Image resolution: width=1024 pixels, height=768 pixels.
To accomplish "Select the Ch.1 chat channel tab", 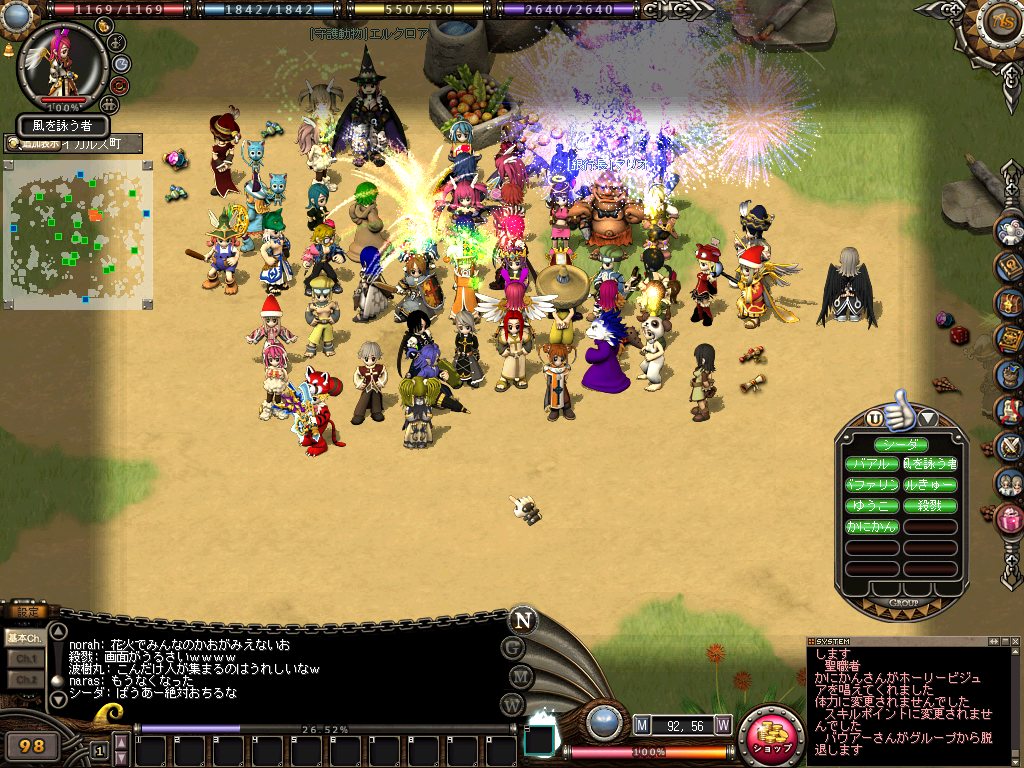I will pos(23,658).
